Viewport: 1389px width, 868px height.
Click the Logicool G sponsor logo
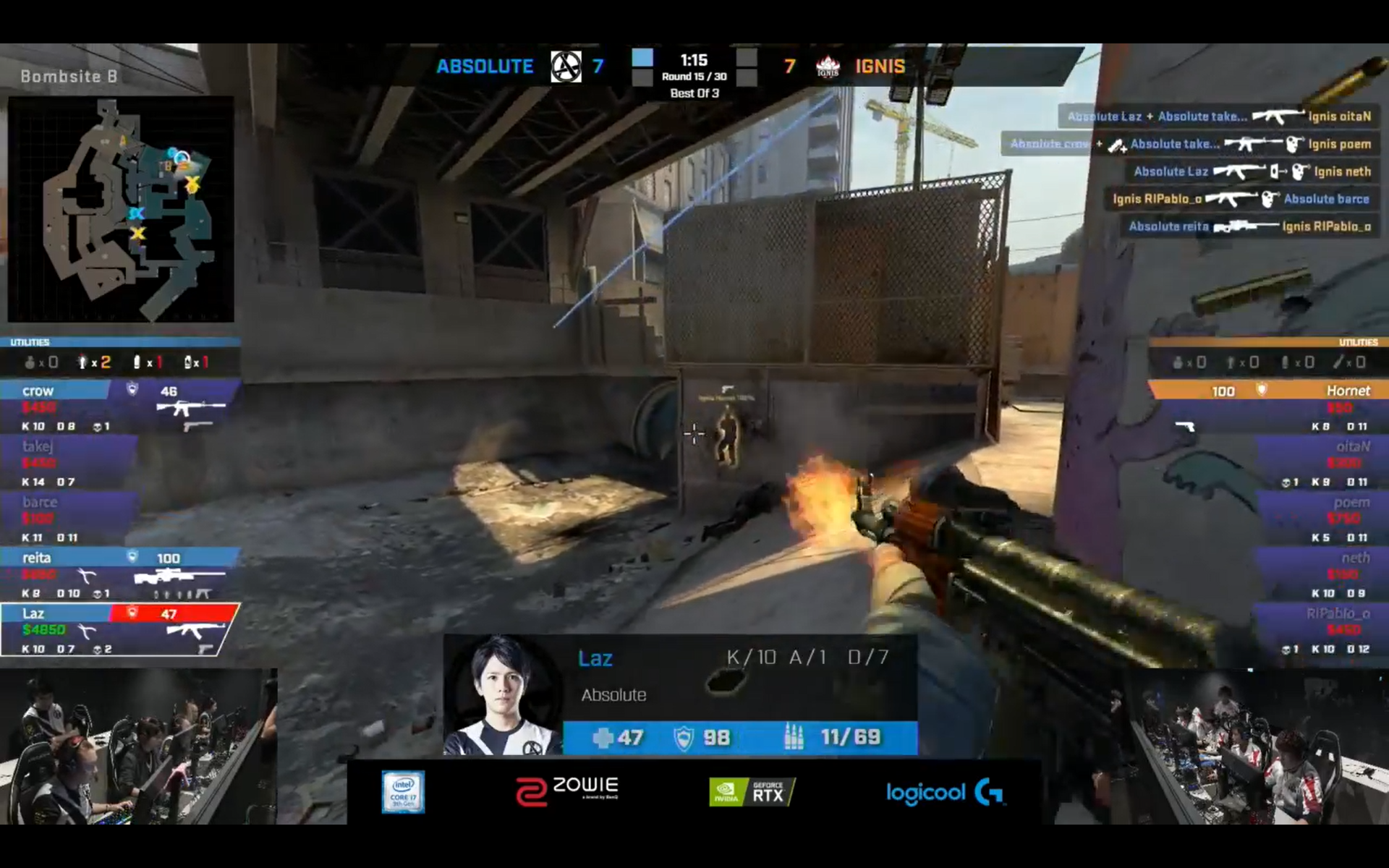tap(944, 793)
